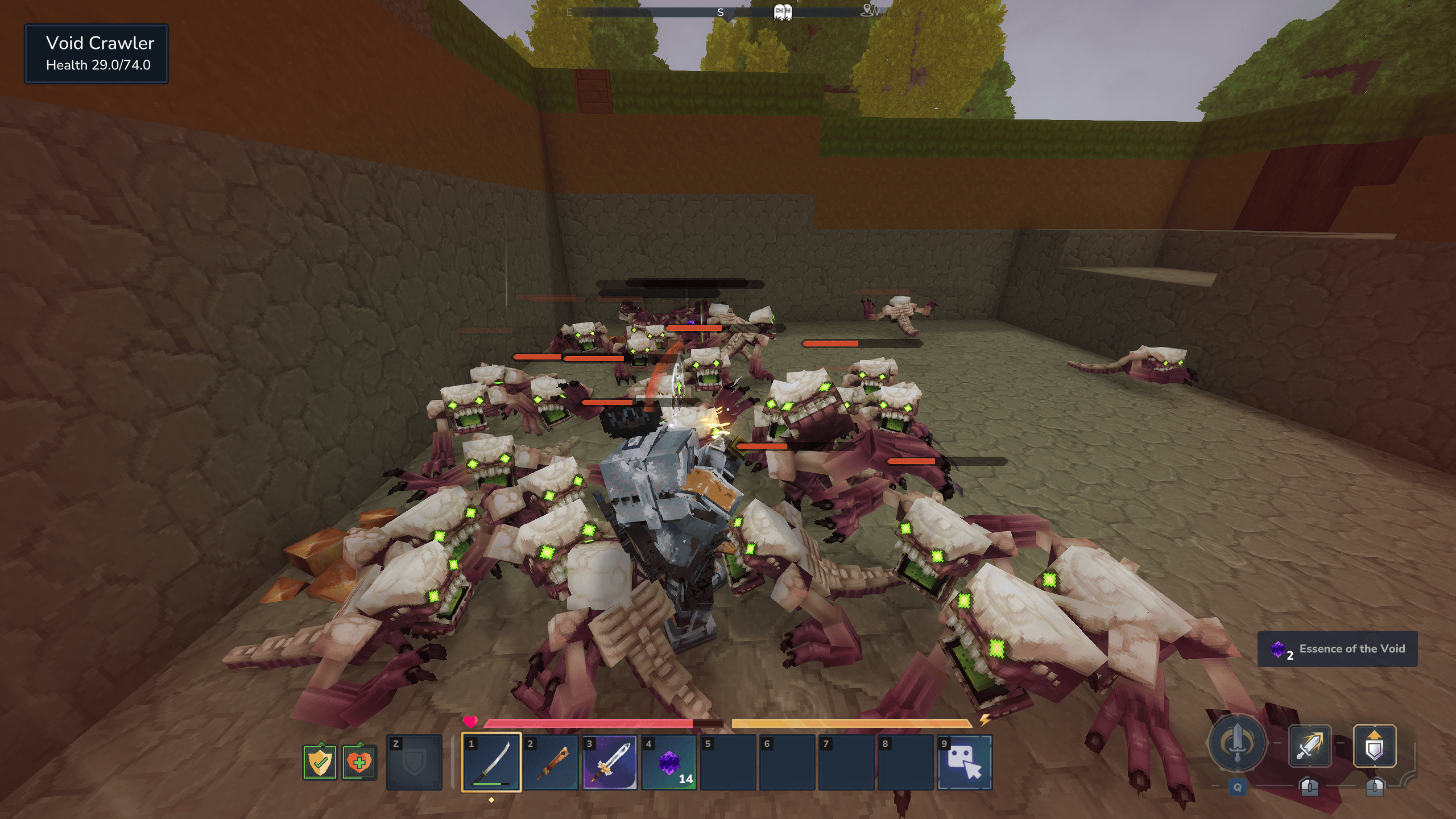
Task: Click the Essence of the Void pickup notification
Action: (x=1337, y=649)
